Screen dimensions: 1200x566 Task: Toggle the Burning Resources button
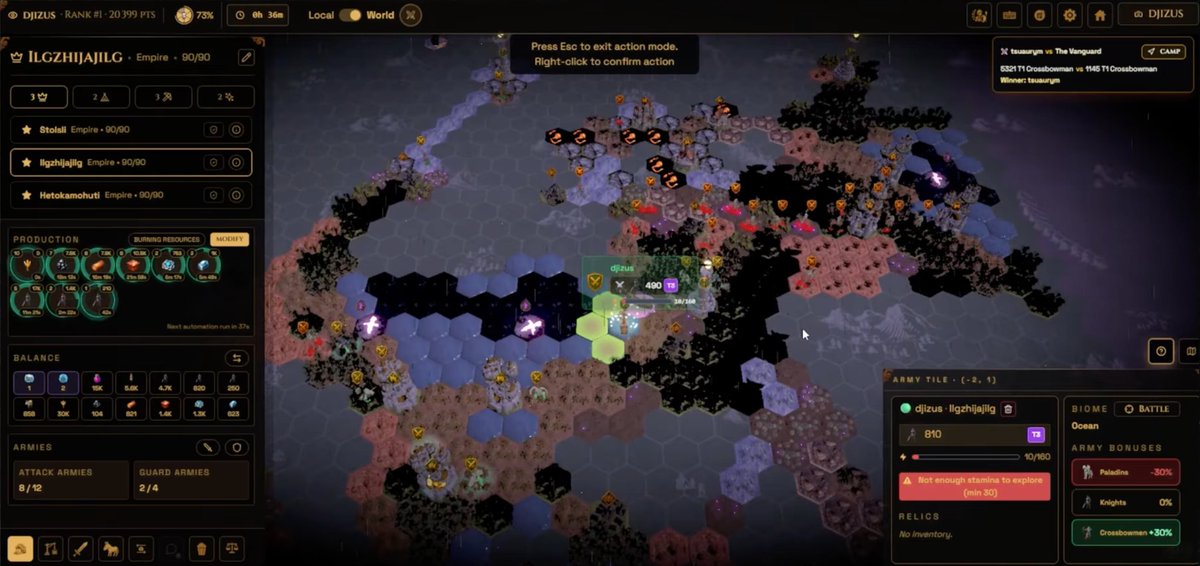(x=166, y=240)
